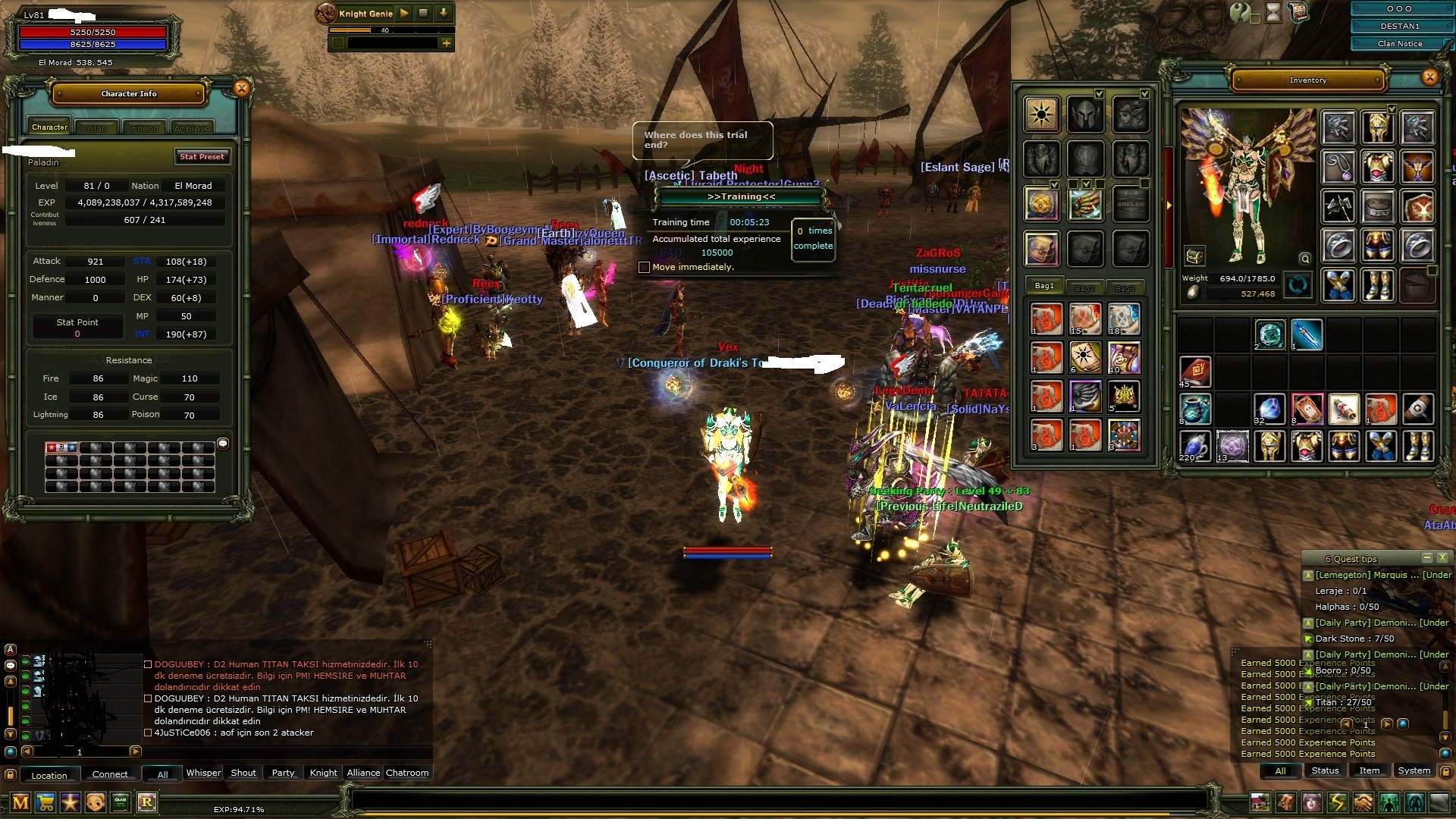Open the Bag1 tab
This screenshot has height=819, width=1456.
click(1044, 286)
